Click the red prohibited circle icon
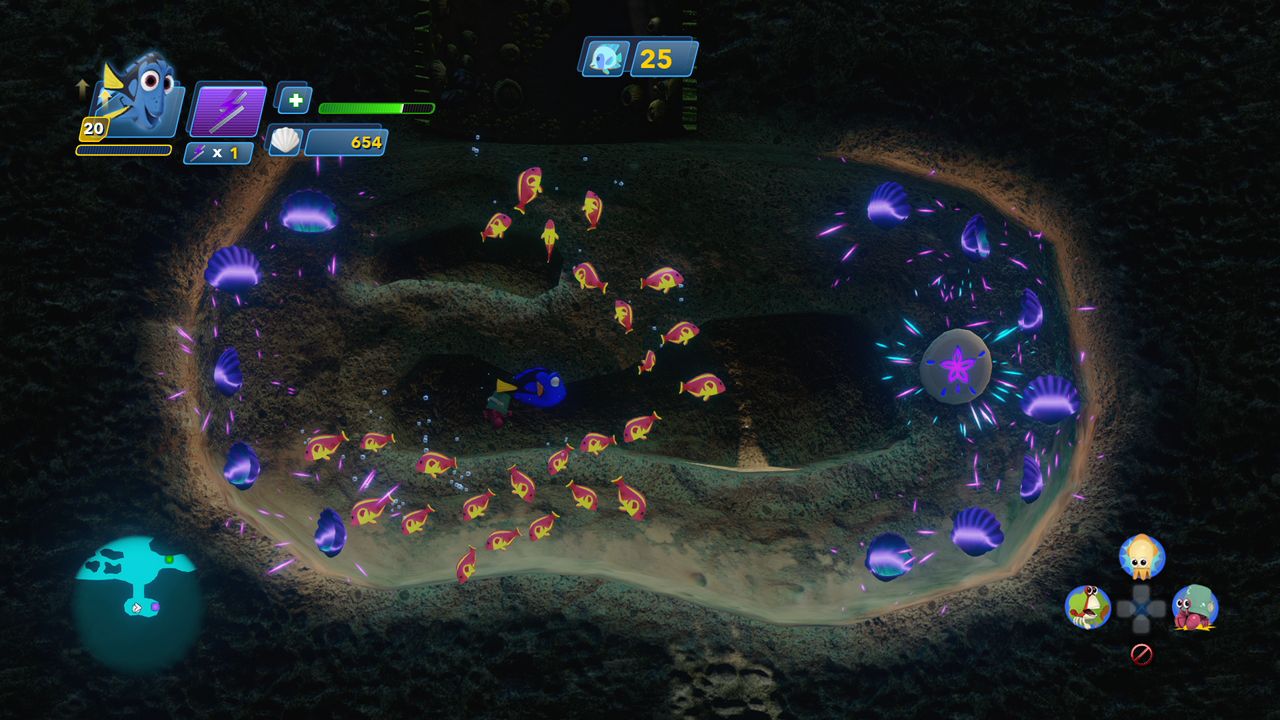The height and width of the screenshot is (720, 1280). coord(1141,654)
